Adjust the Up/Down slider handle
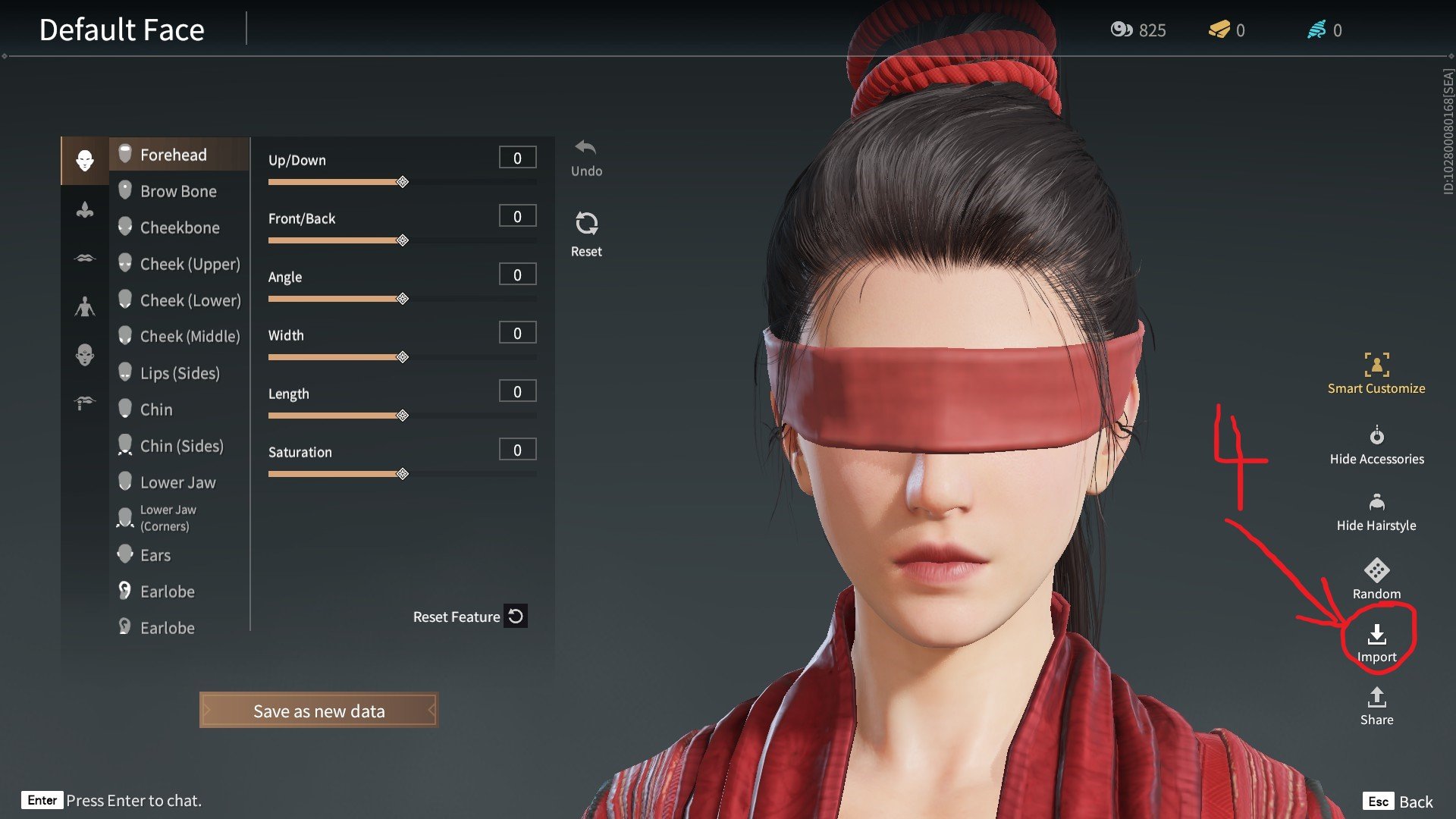 [x=403, y=182]
